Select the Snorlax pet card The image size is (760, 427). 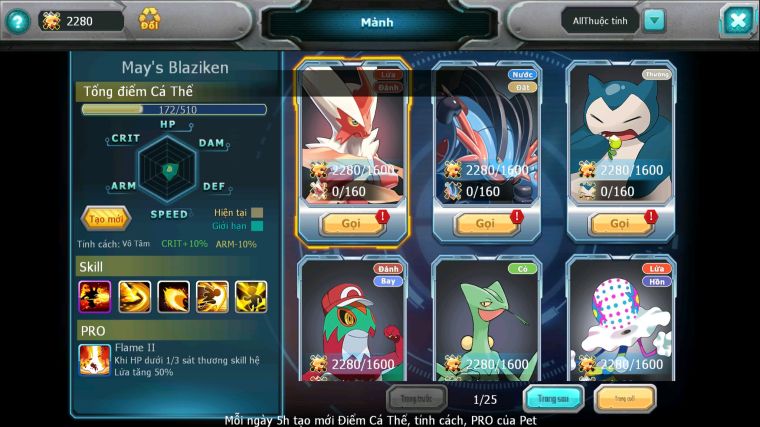[620, 130]
